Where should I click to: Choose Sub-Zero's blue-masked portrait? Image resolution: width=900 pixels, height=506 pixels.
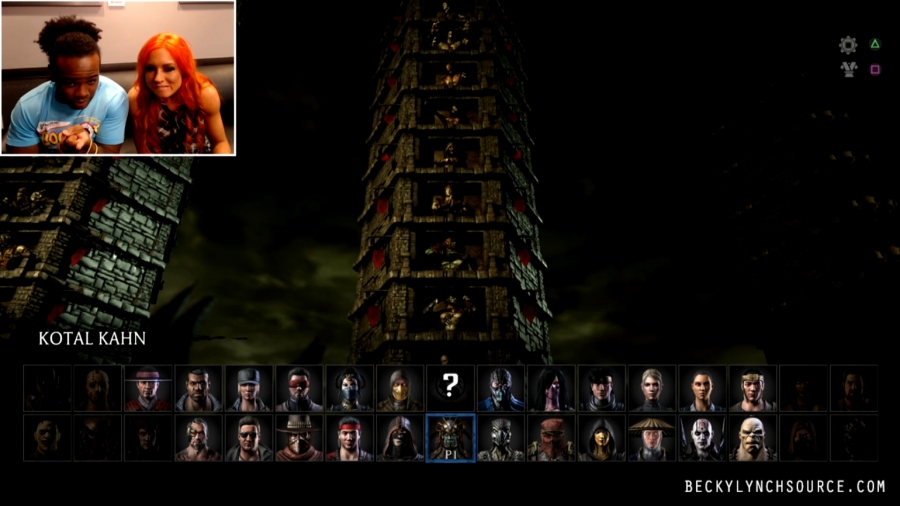tap(501, 389)
